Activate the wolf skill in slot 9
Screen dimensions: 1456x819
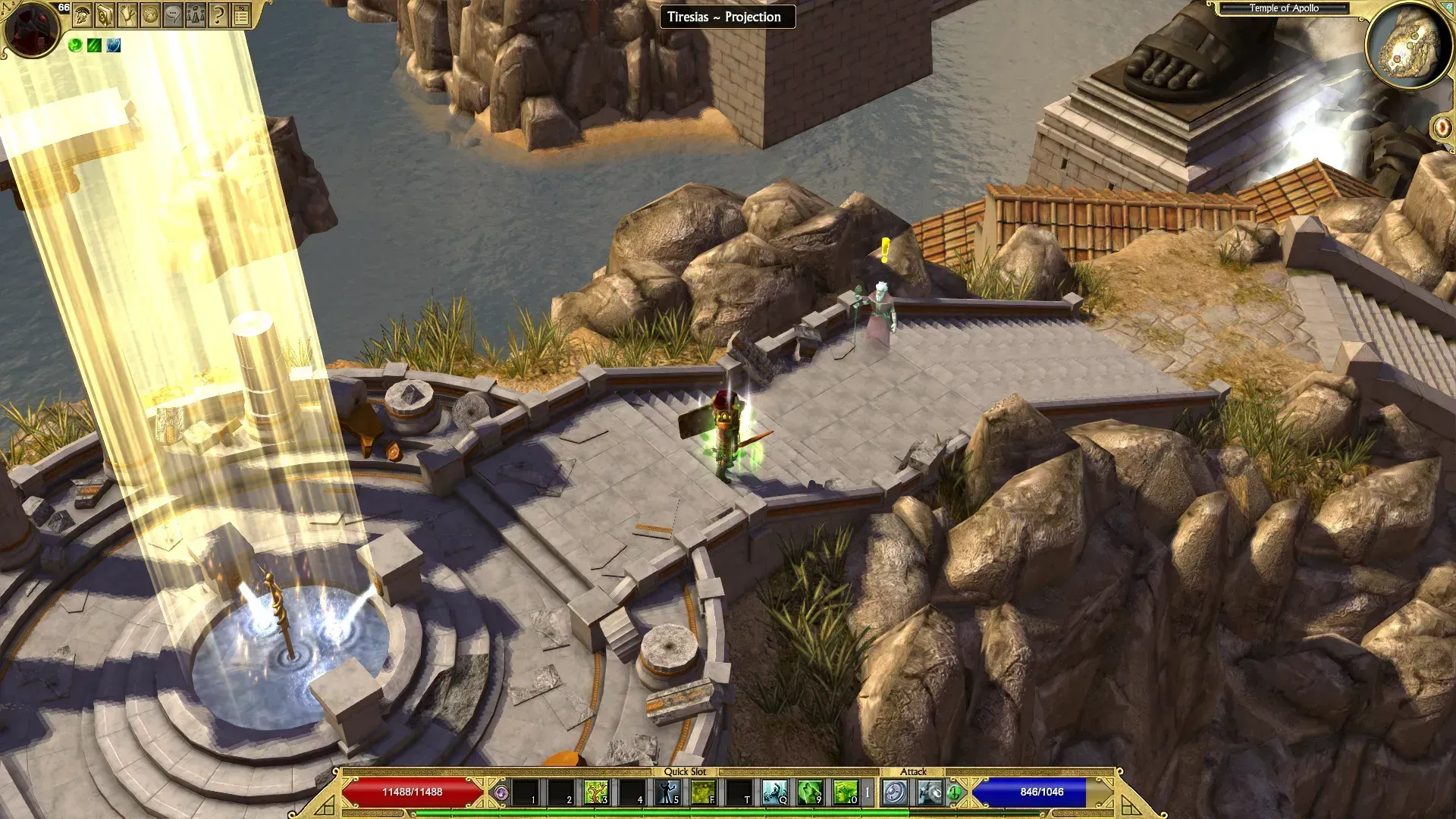pyautogui.click(x=810, y=792)
